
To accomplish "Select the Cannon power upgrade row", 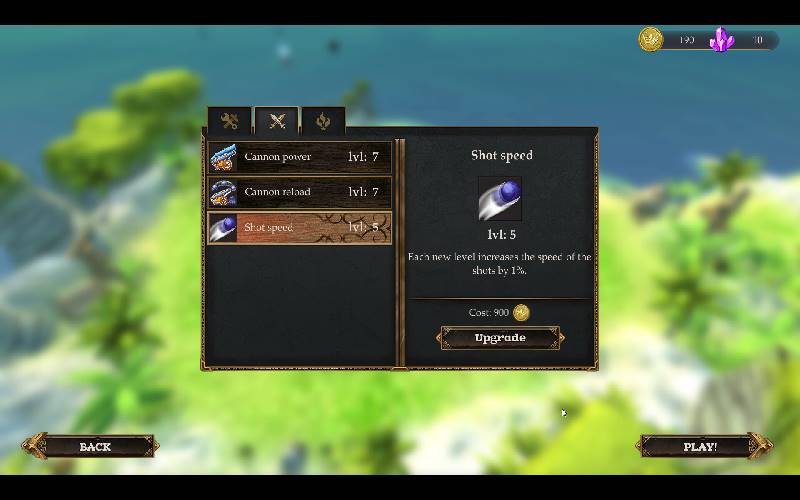I will (x=299, y=157).
